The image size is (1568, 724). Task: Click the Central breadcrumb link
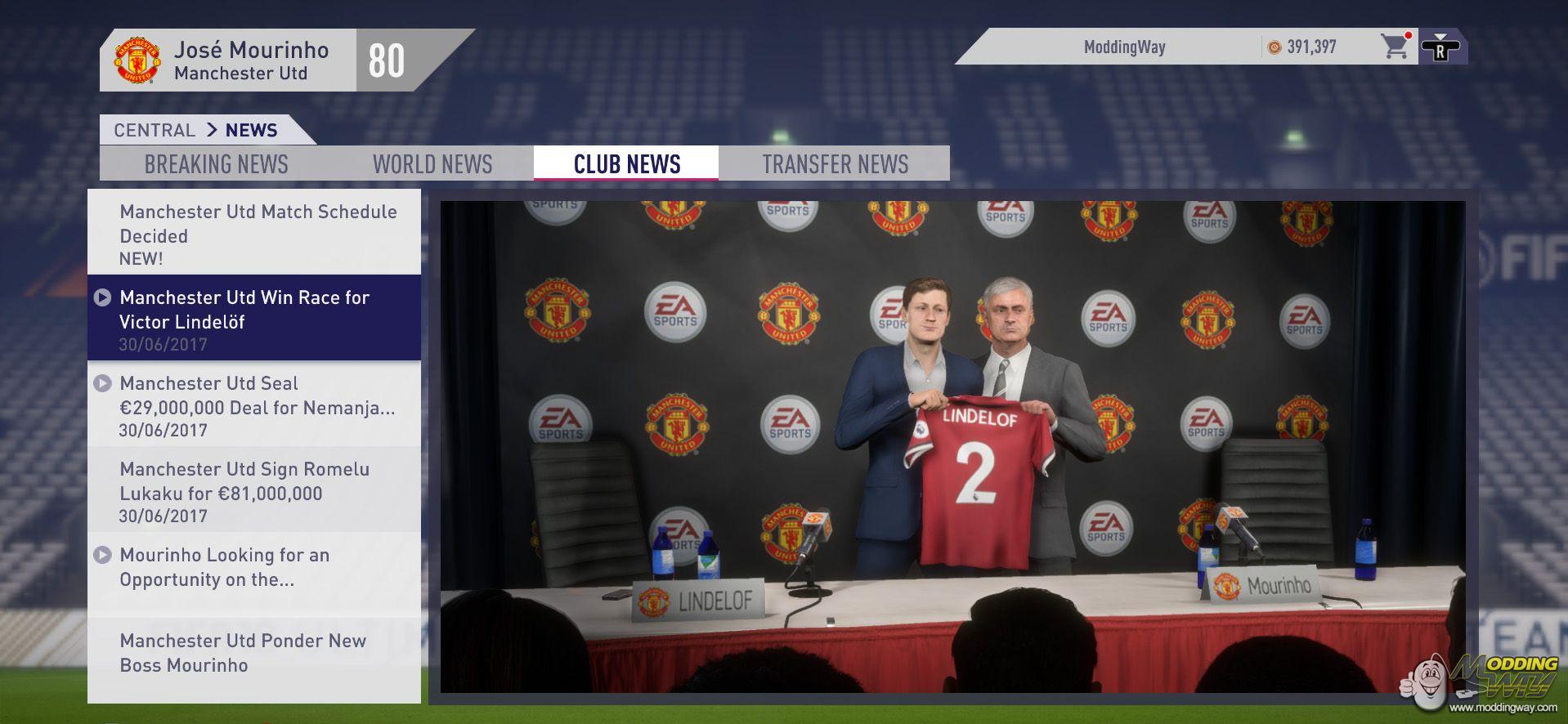point(154,131)
